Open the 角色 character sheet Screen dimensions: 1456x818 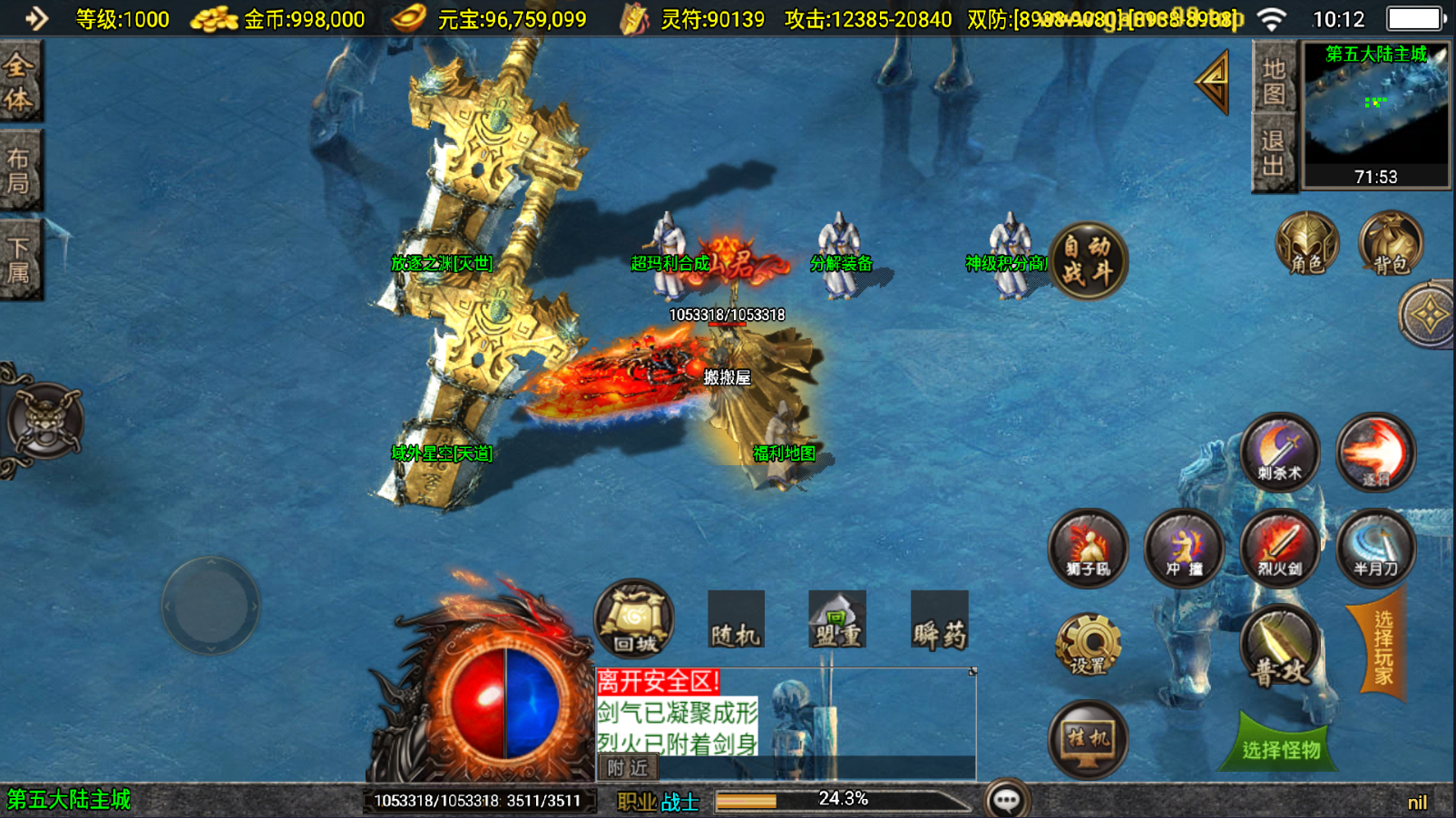click(1306, 245)
